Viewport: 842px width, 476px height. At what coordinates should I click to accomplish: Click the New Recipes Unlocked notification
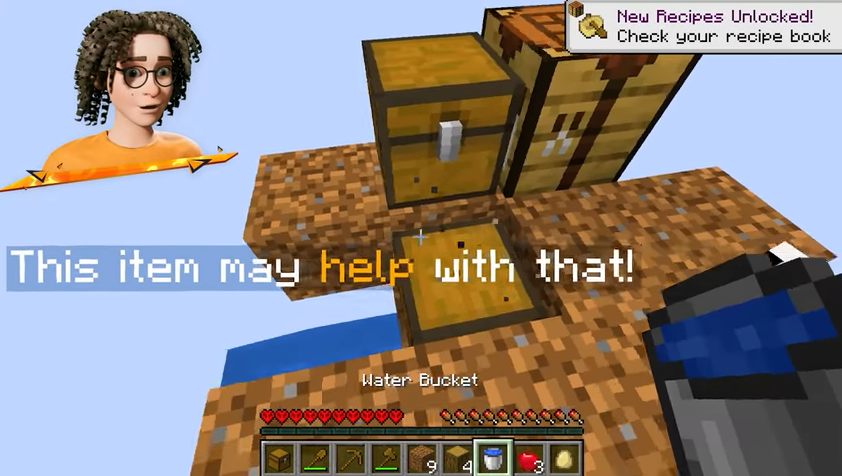tap(704, 26)
